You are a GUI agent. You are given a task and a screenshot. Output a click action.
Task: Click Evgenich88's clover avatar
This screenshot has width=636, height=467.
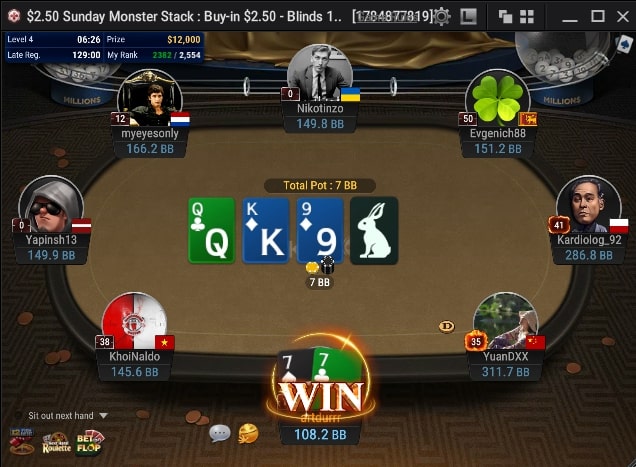tap(497, 97)
